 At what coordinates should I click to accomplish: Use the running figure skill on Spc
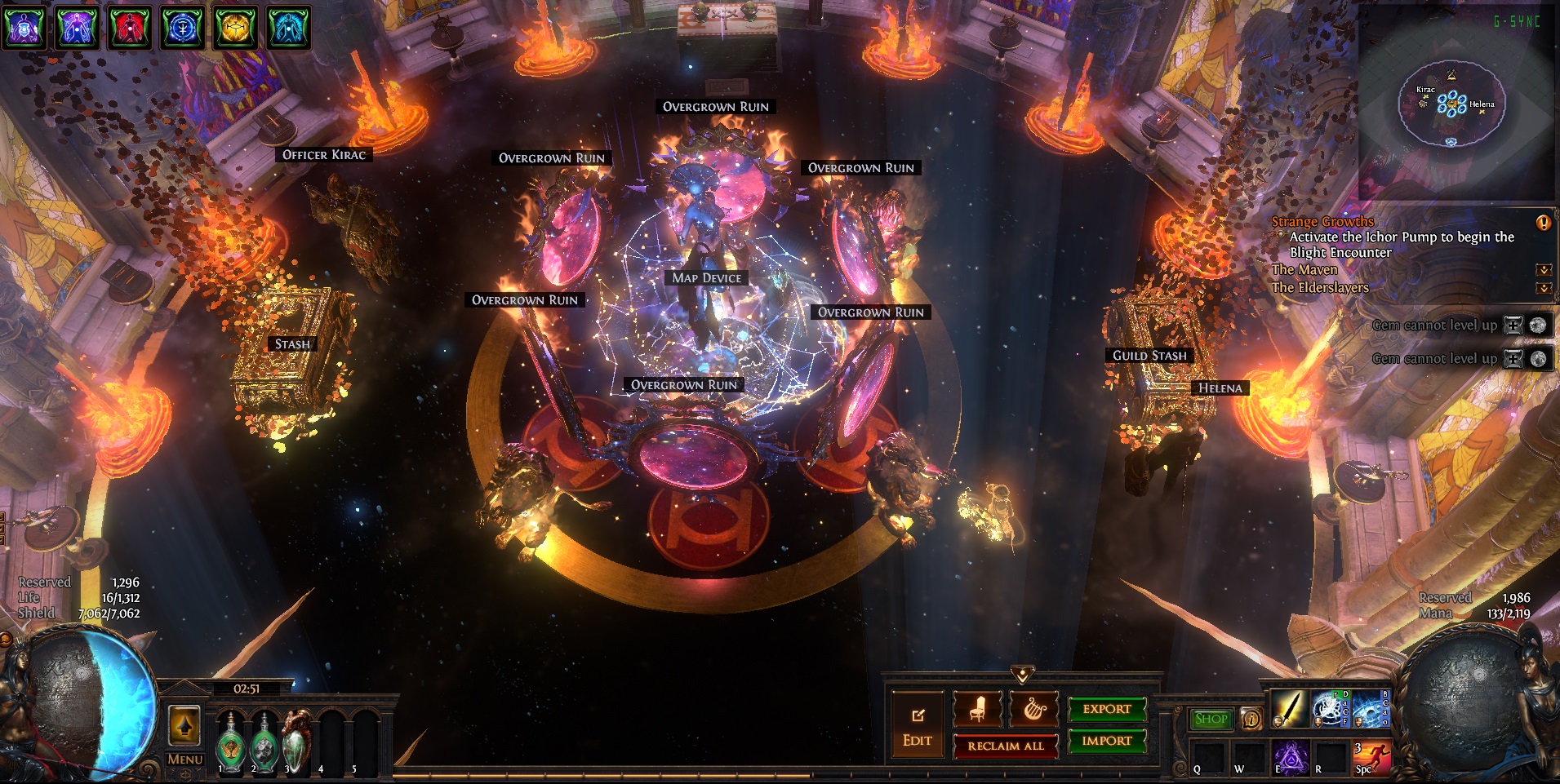coord(1372,758)
